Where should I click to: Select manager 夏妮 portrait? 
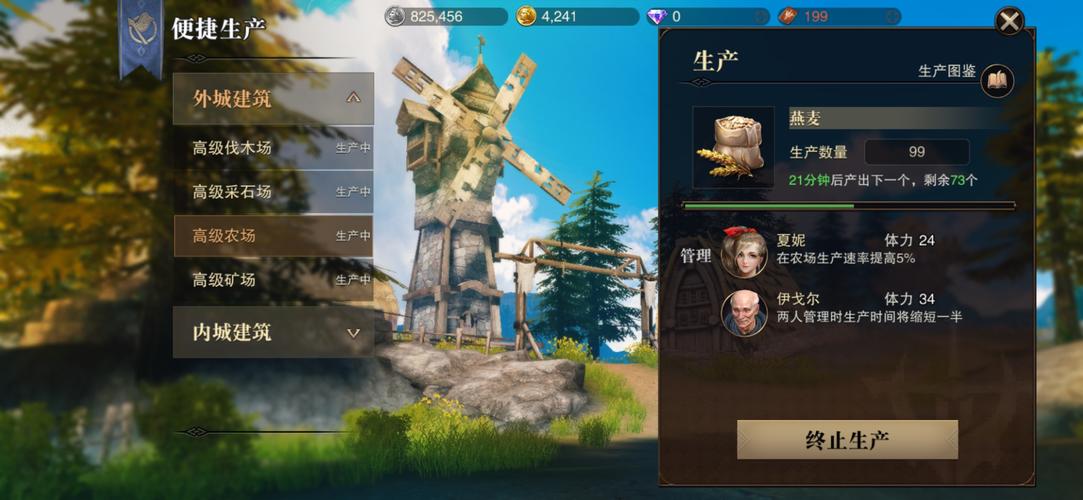[744, 254]
